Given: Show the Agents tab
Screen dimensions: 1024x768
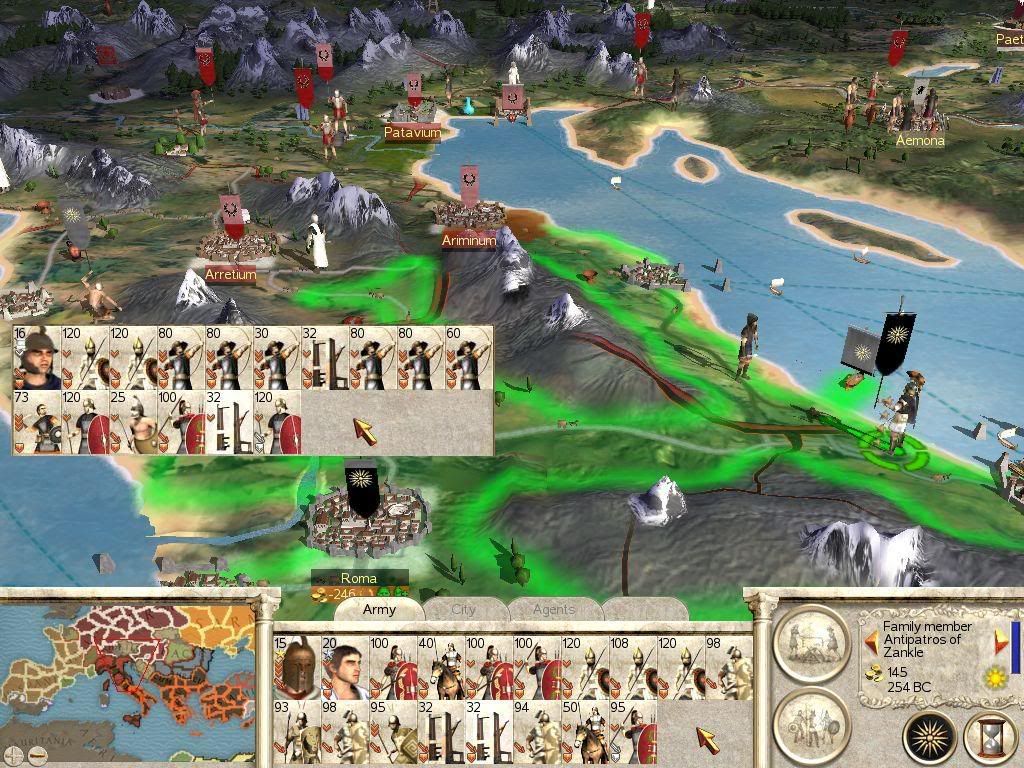Looking at the screenshot, I should 553,609.
